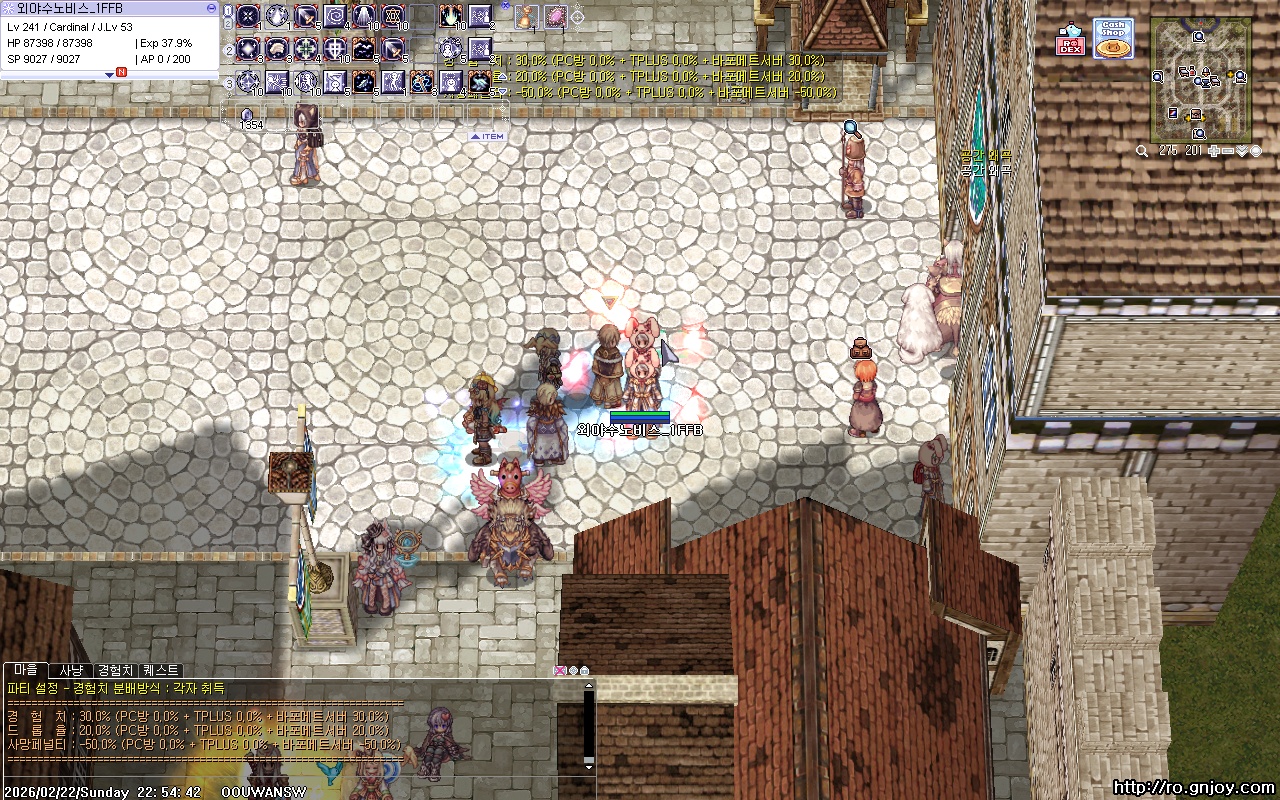
Task: Cast the hexagram star skill
Action: coord(393,16)
